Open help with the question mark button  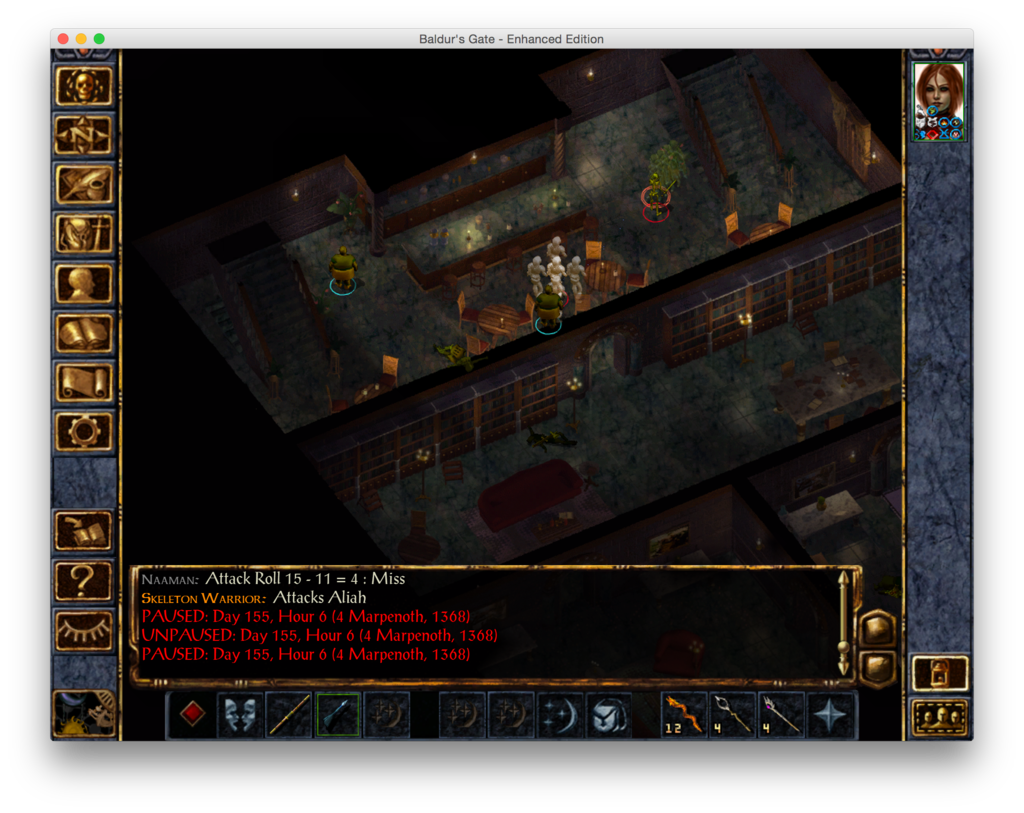(84, 579)
